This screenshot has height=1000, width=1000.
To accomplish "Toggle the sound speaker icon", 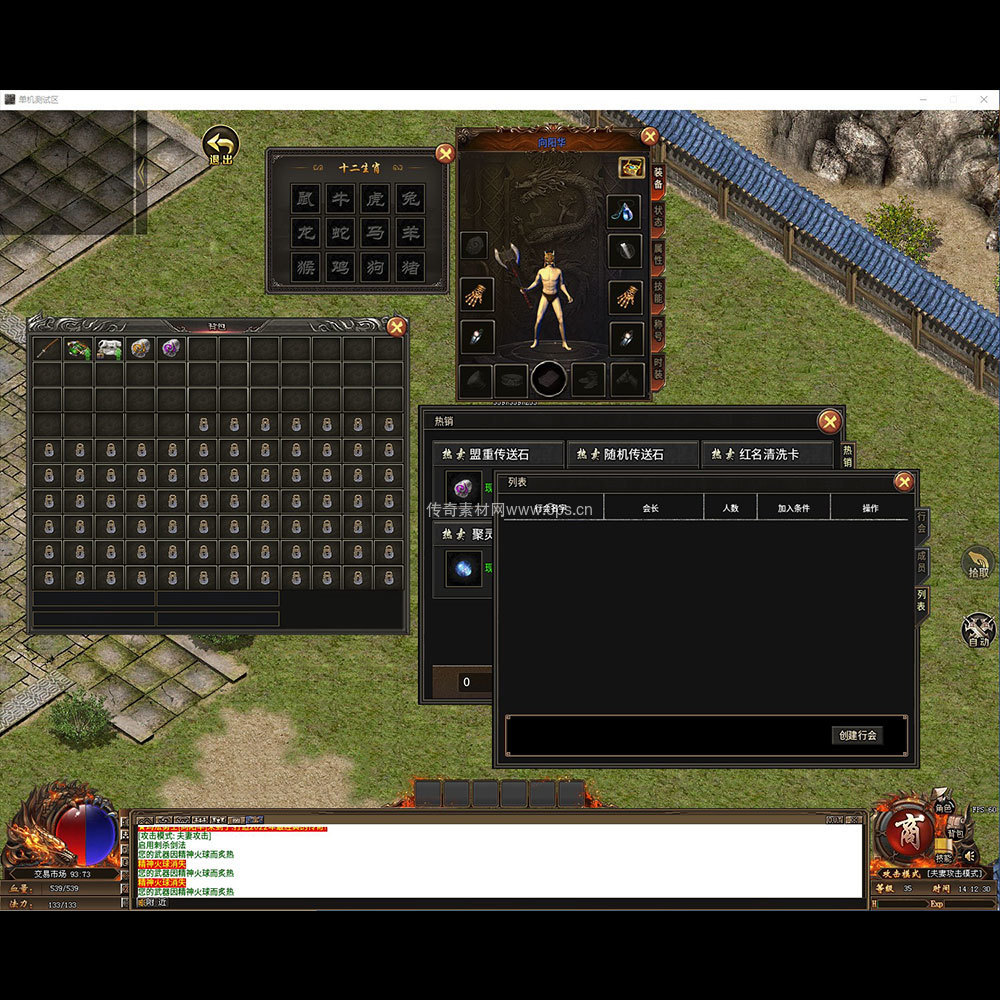I will [x=968, y=855].
